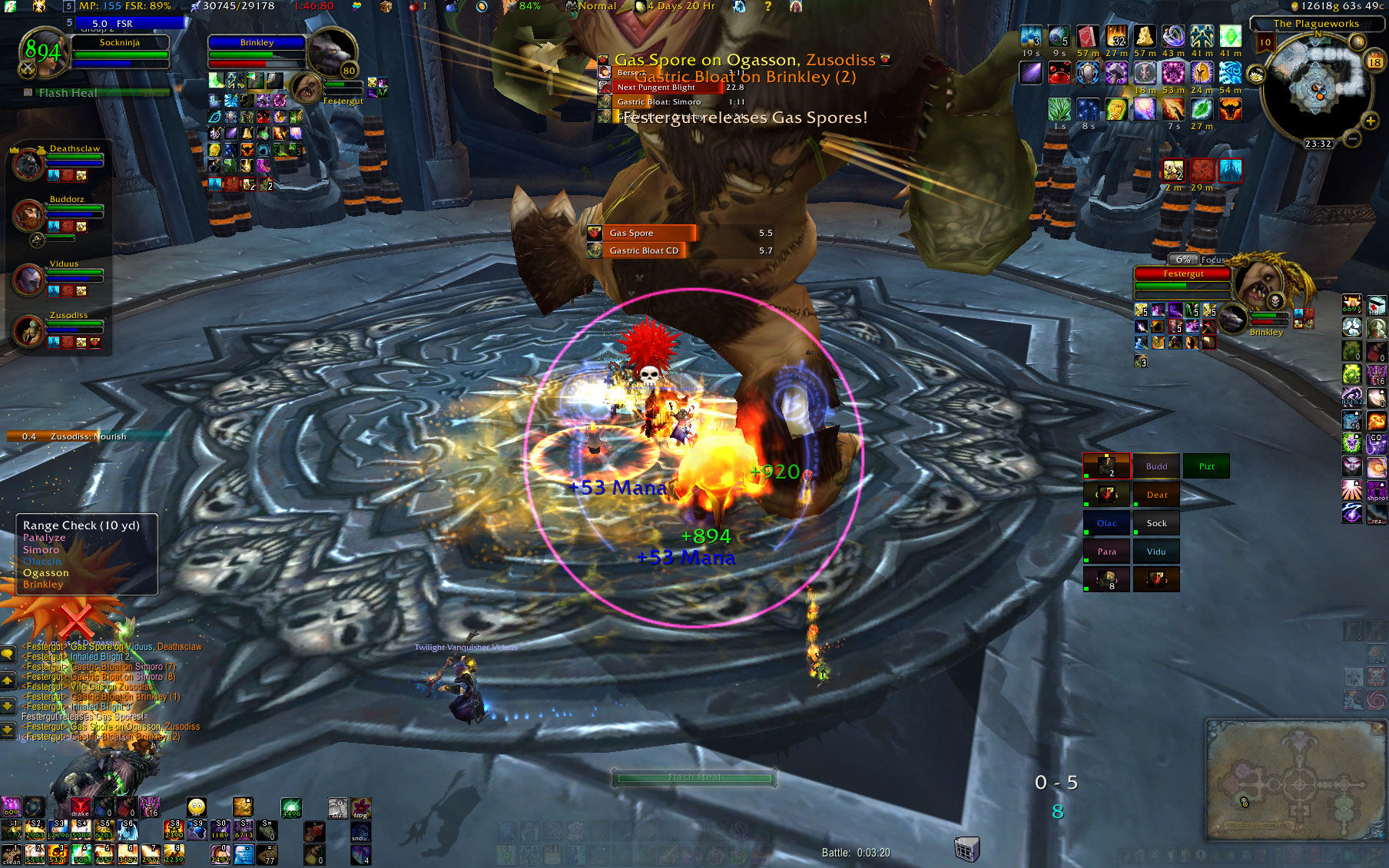Select Festergut boss focus frame
The width and height of the screenshot is (1389, 868).
tap(1183, 273)
